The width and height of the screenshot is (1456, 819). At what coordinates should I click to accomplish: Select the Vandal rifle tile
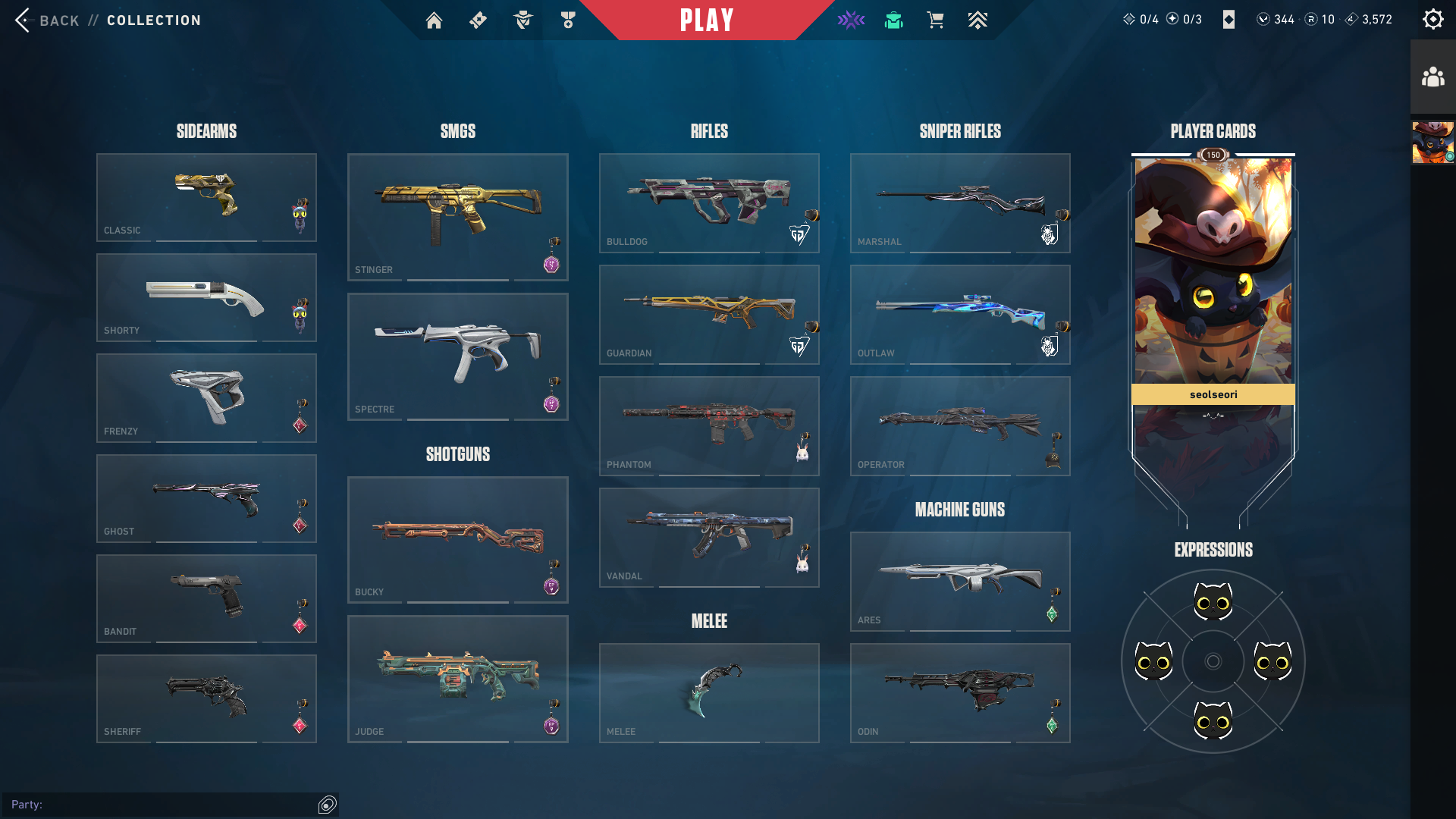click(709, 537)
